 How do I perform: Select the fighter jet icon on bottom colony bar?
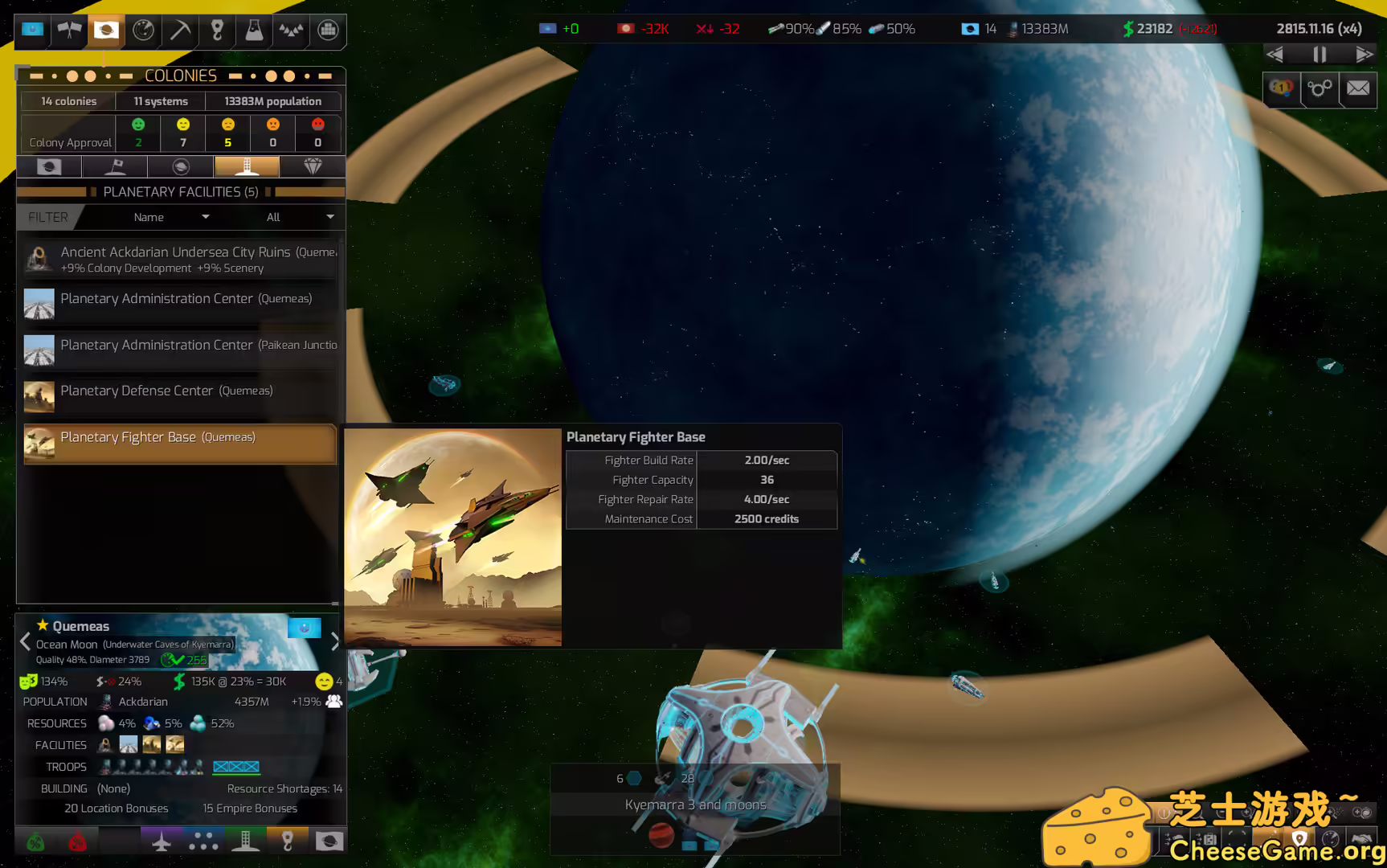click(x=162, y=841)
